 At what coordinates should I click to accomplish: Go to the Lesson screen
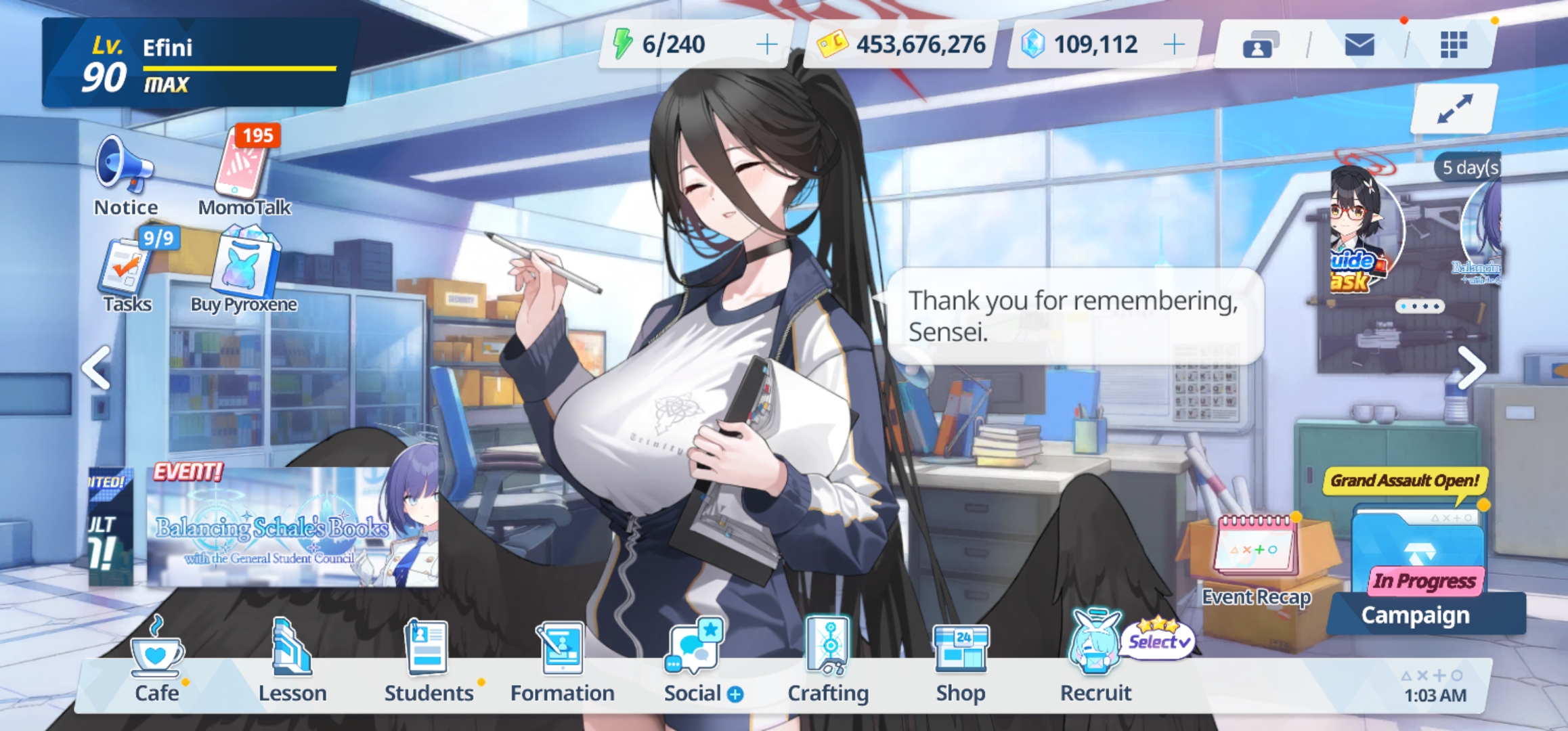tap(292, 660)
